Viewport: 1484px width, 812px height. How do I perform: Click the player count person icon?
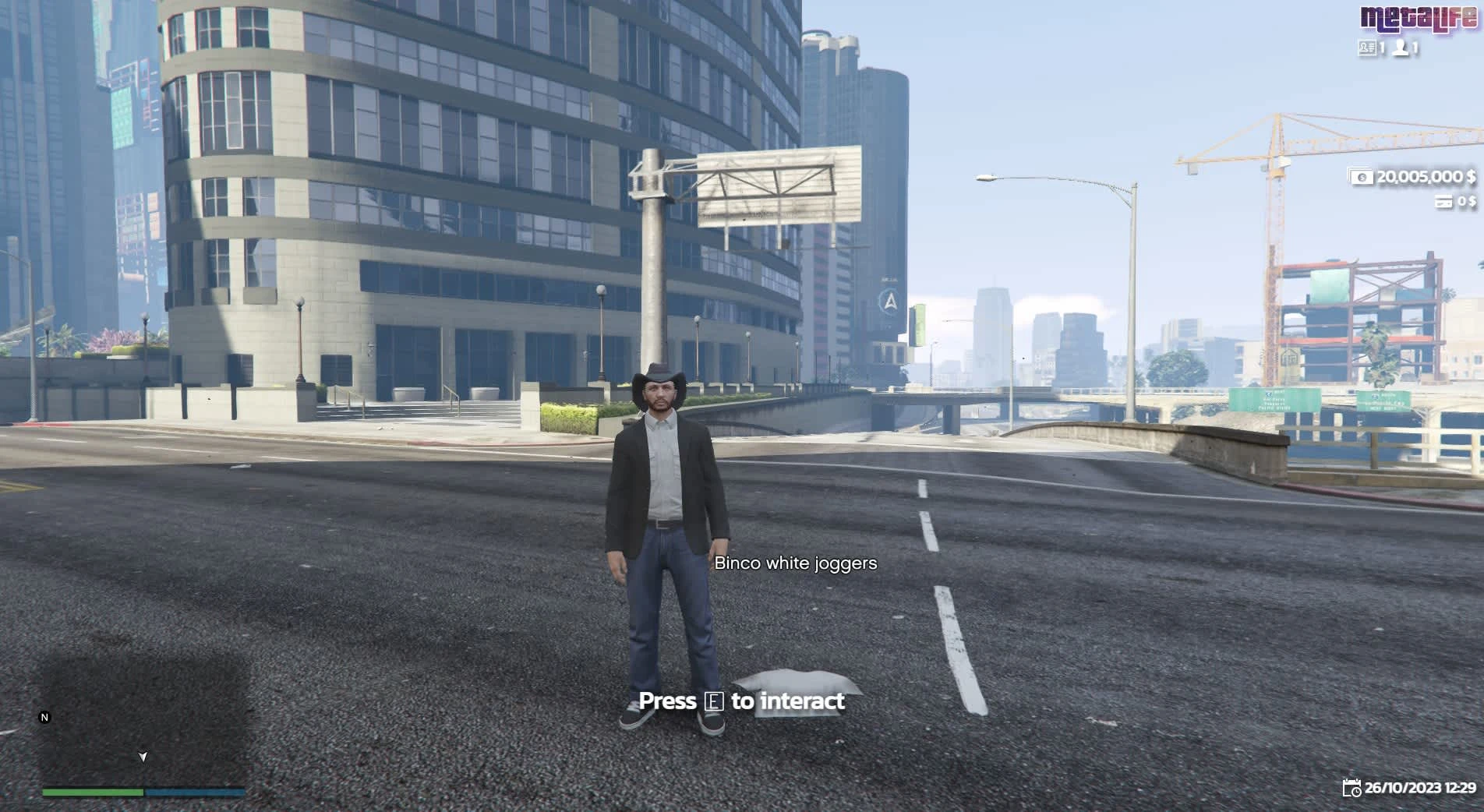click(1401, 48)
